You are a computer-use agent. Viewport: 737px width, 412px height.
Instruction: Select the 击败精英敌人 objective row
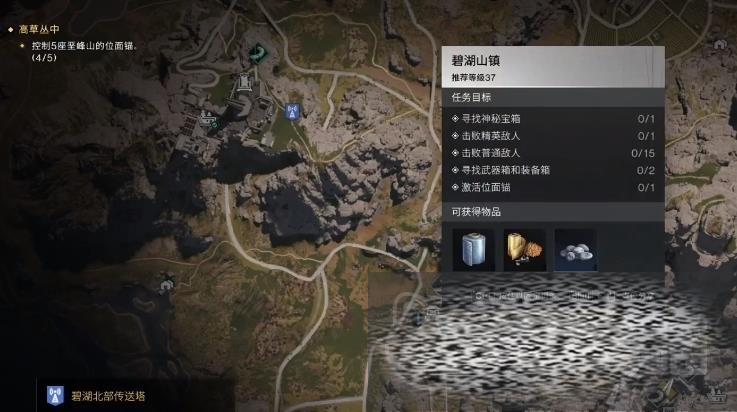pos(552,136)
